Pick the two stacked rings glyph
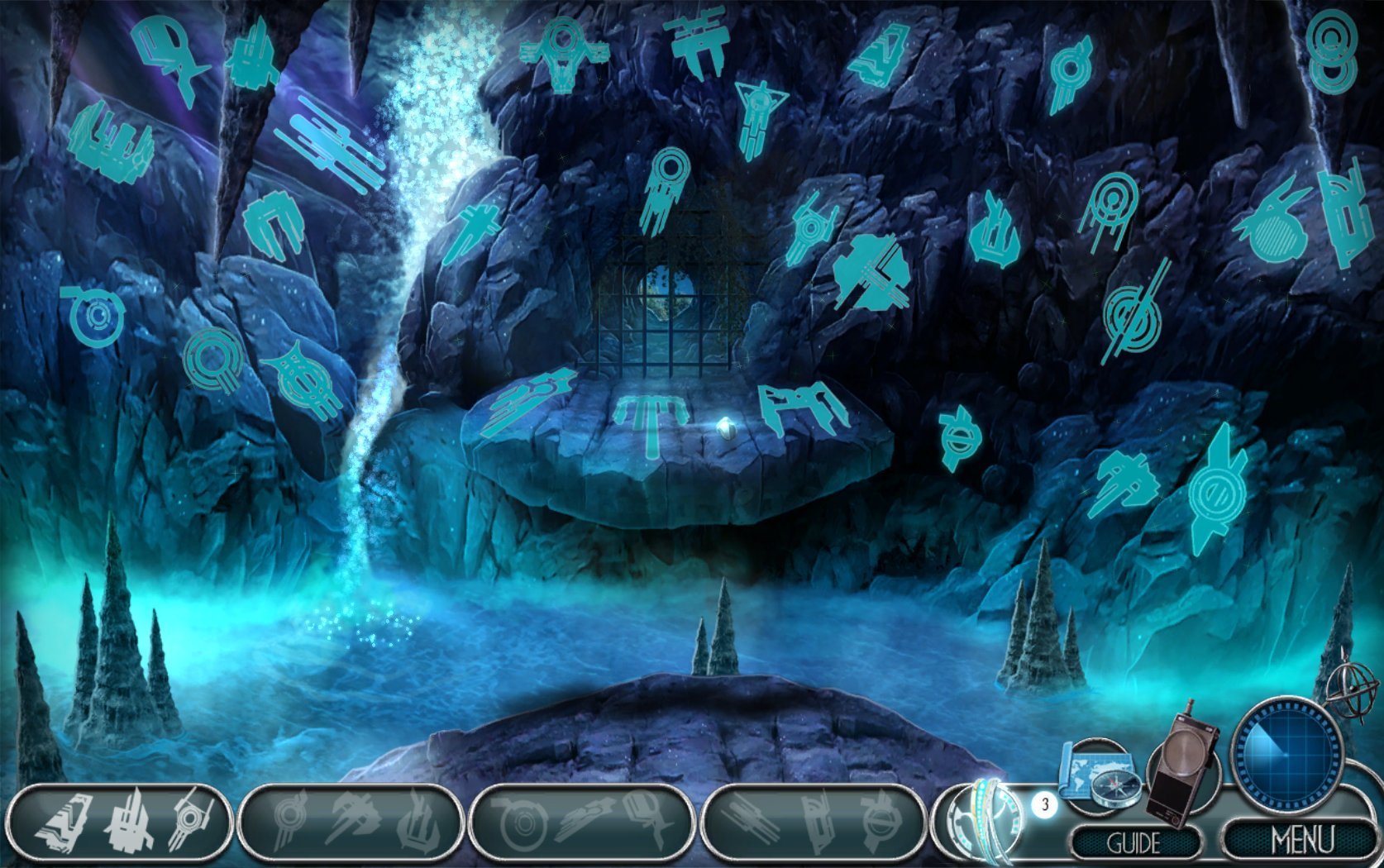Viewport: 1384px width, 868px height. click(x=1332, y=51)
